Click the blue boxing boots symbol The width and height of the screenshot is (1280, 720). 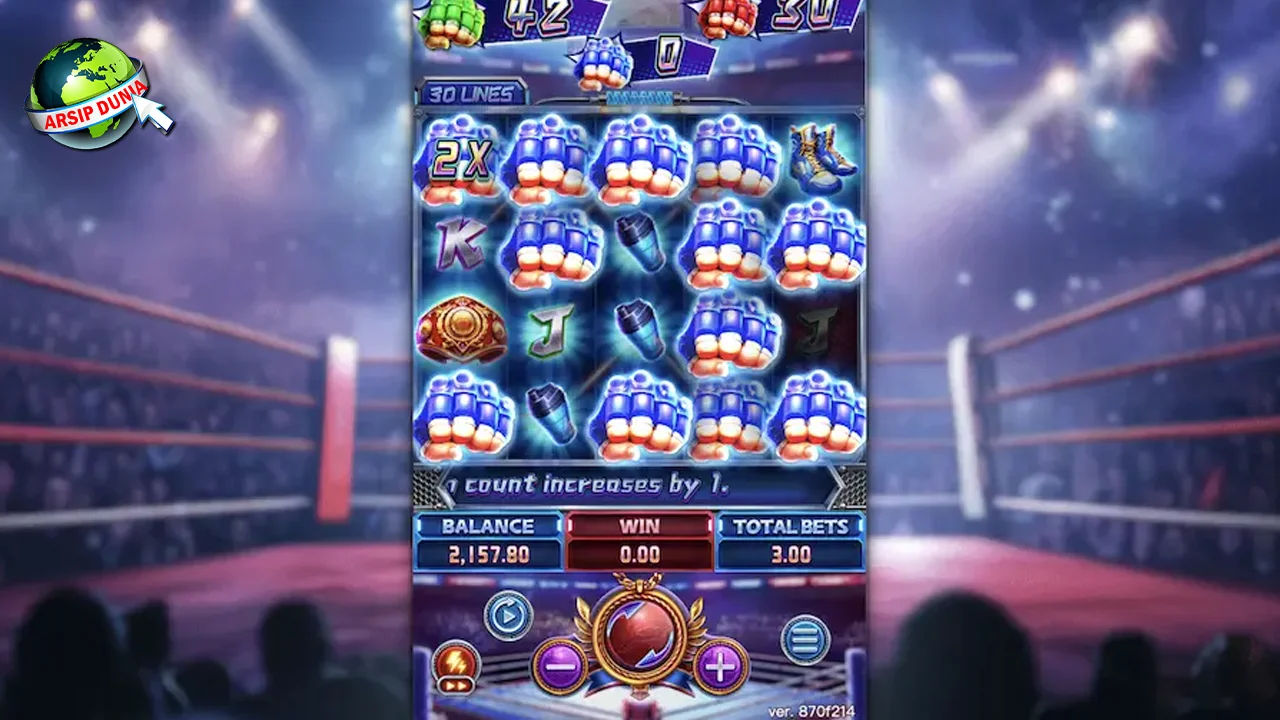tap(819, 158)
